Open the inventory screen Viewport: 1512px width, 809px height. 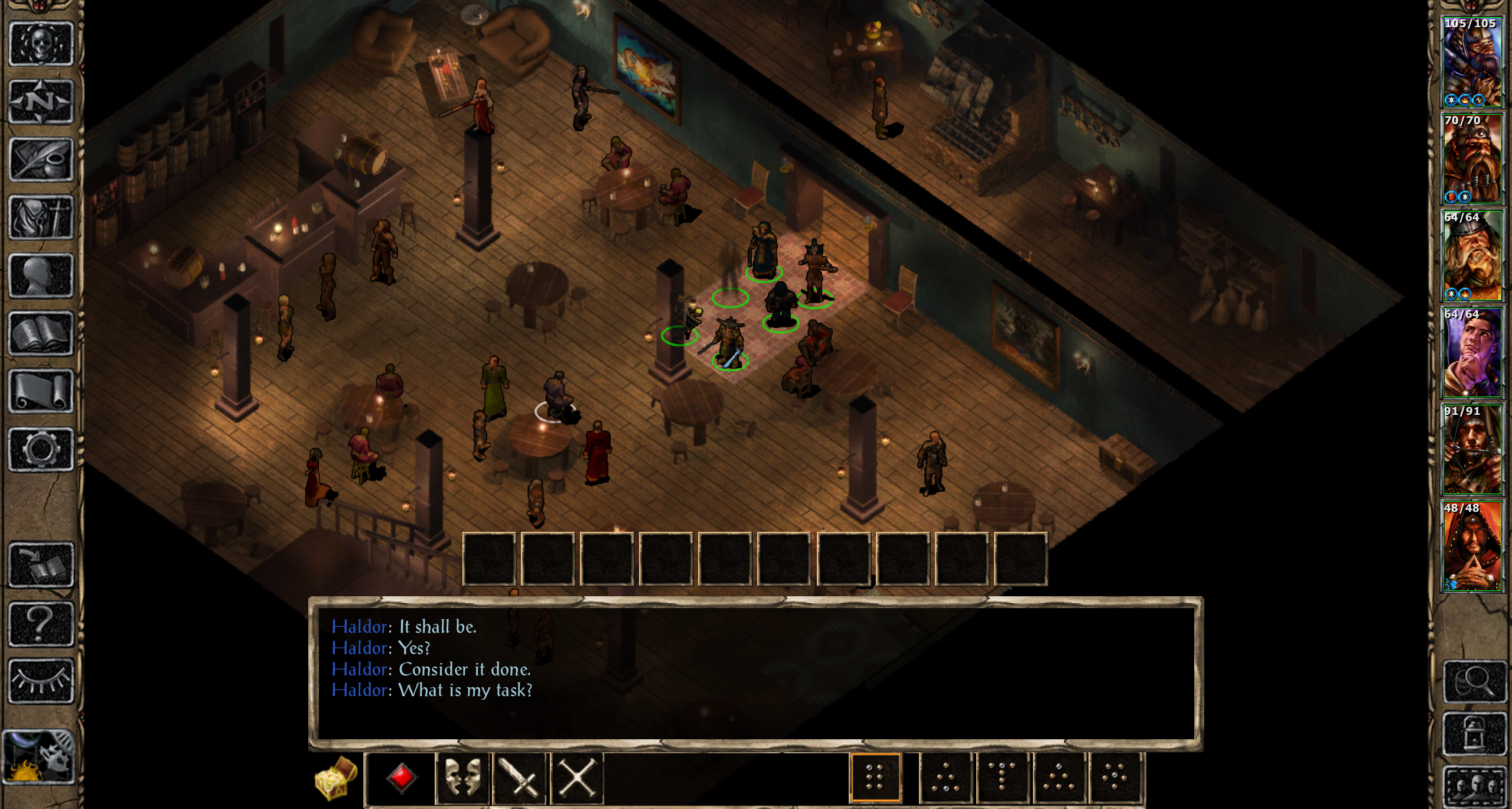[41, 217]
